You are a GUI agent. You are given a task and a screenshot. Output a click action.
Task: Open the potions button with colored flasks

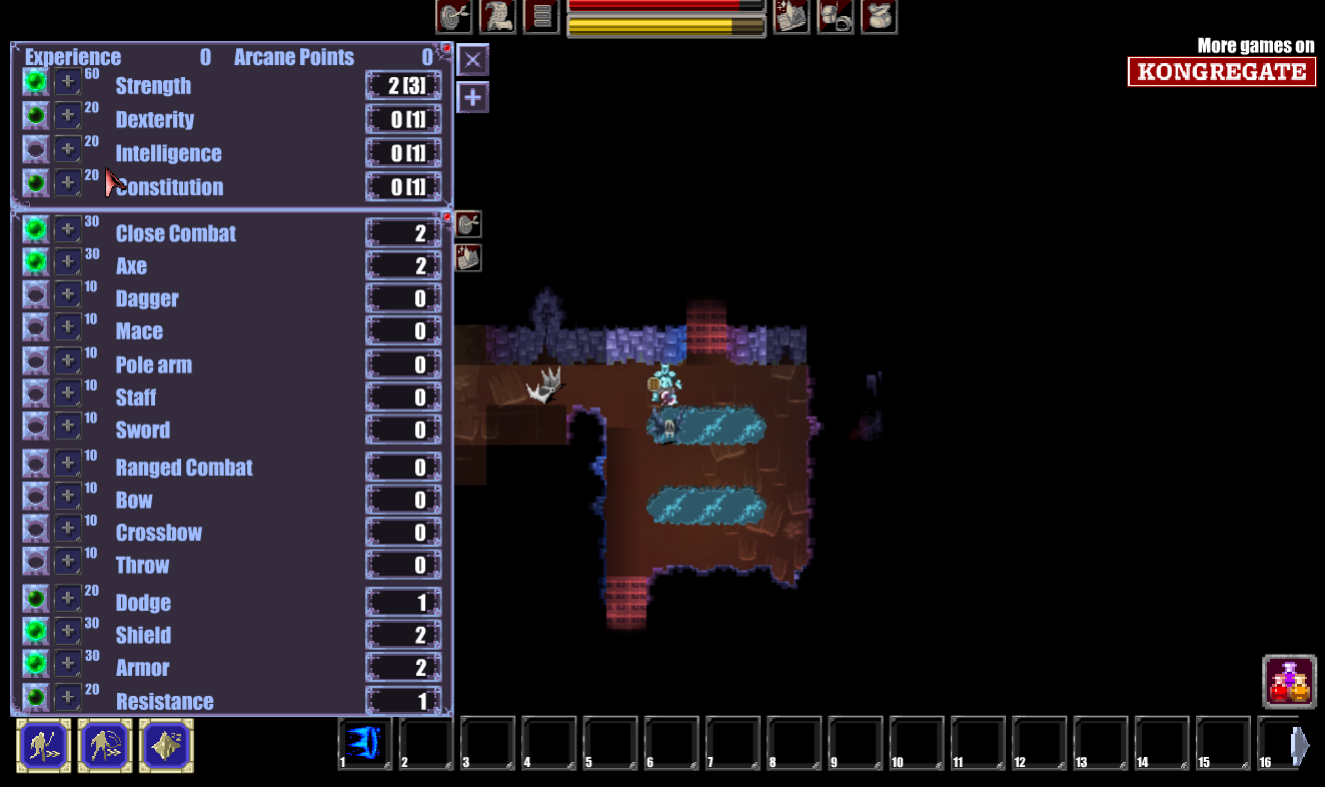[x=1289, y=681]
